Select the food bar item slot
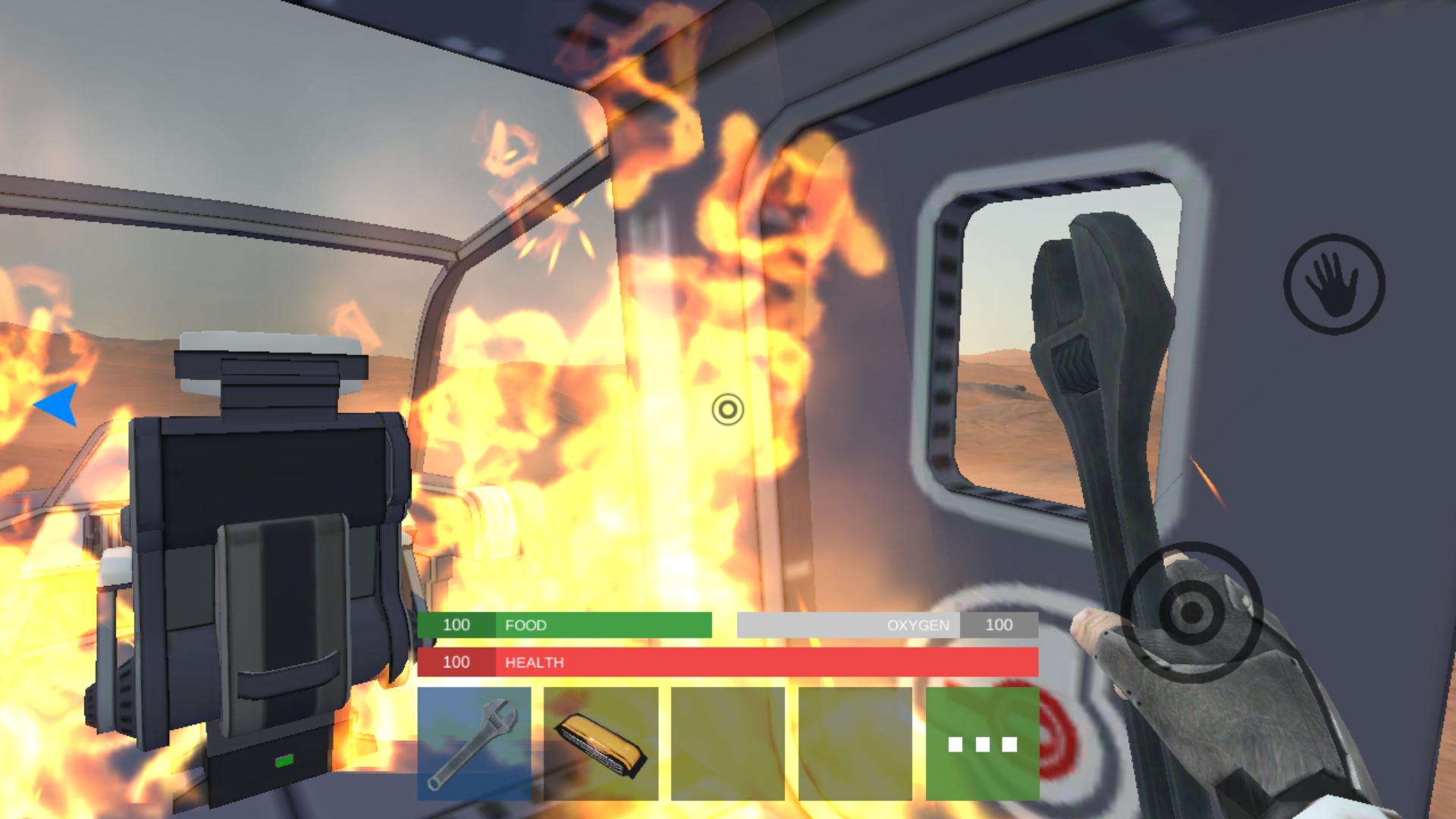Image resolution: width=1456 pixels, height=819 pixels. pos(601,743)
